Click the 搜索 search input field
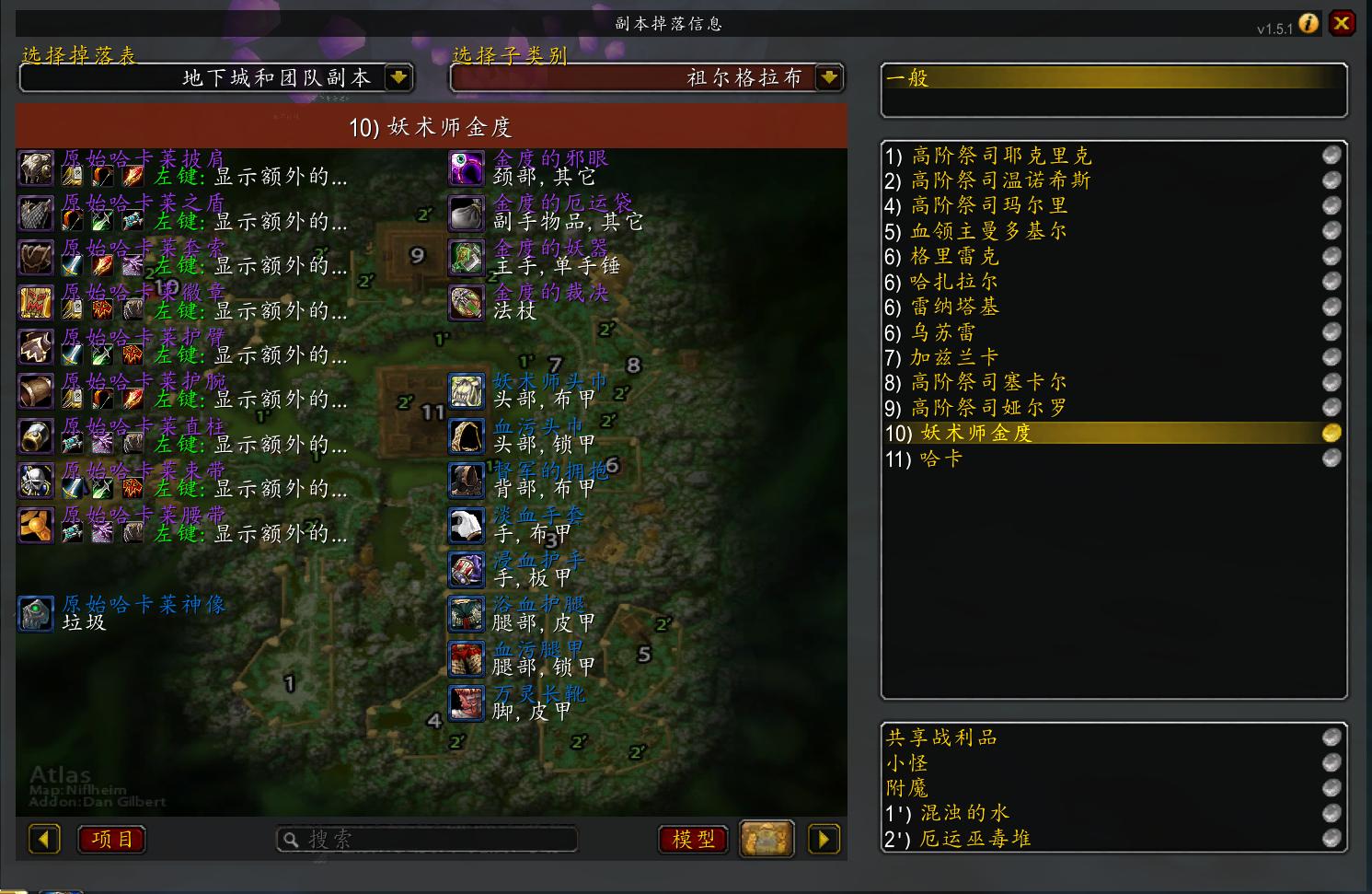The height and width of the screenshot is (894, 1372). [x=428, y=839]
